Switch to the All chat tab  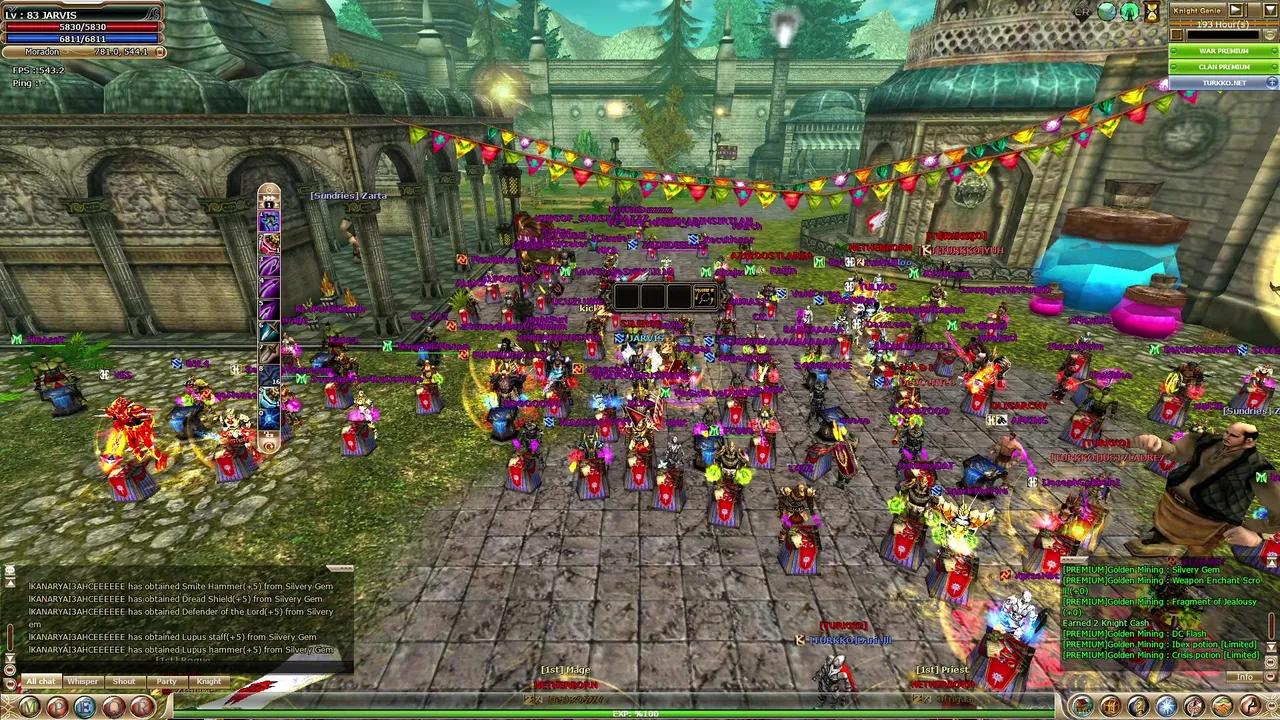[41, 682]
